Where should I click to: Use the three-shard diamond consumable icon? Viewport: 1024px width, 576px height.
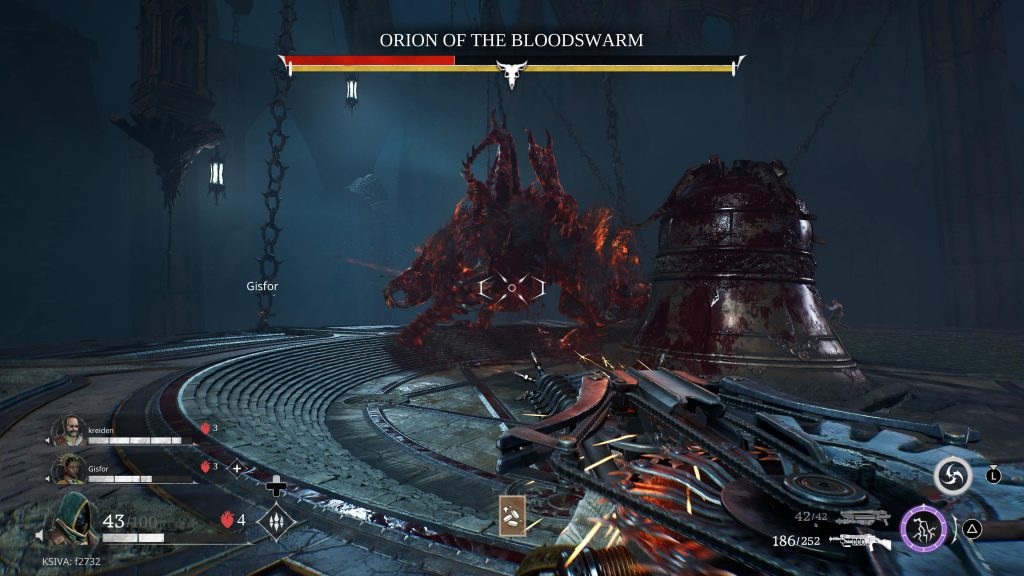pos(275,520)
